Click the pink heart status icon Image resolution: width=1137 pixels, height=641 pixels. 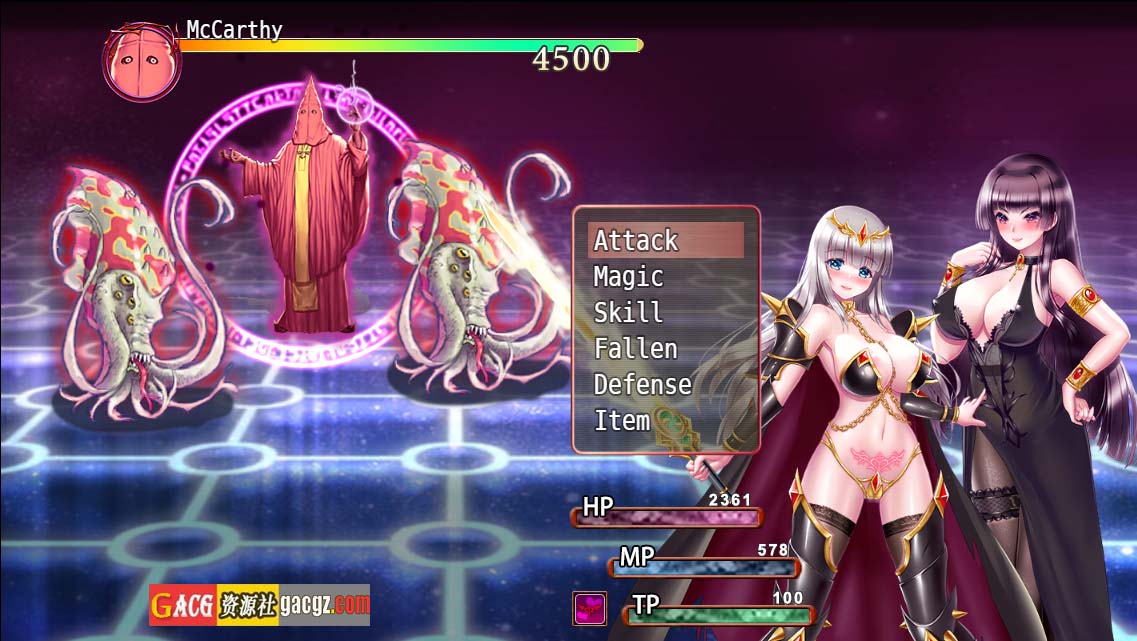pos(589,608)
